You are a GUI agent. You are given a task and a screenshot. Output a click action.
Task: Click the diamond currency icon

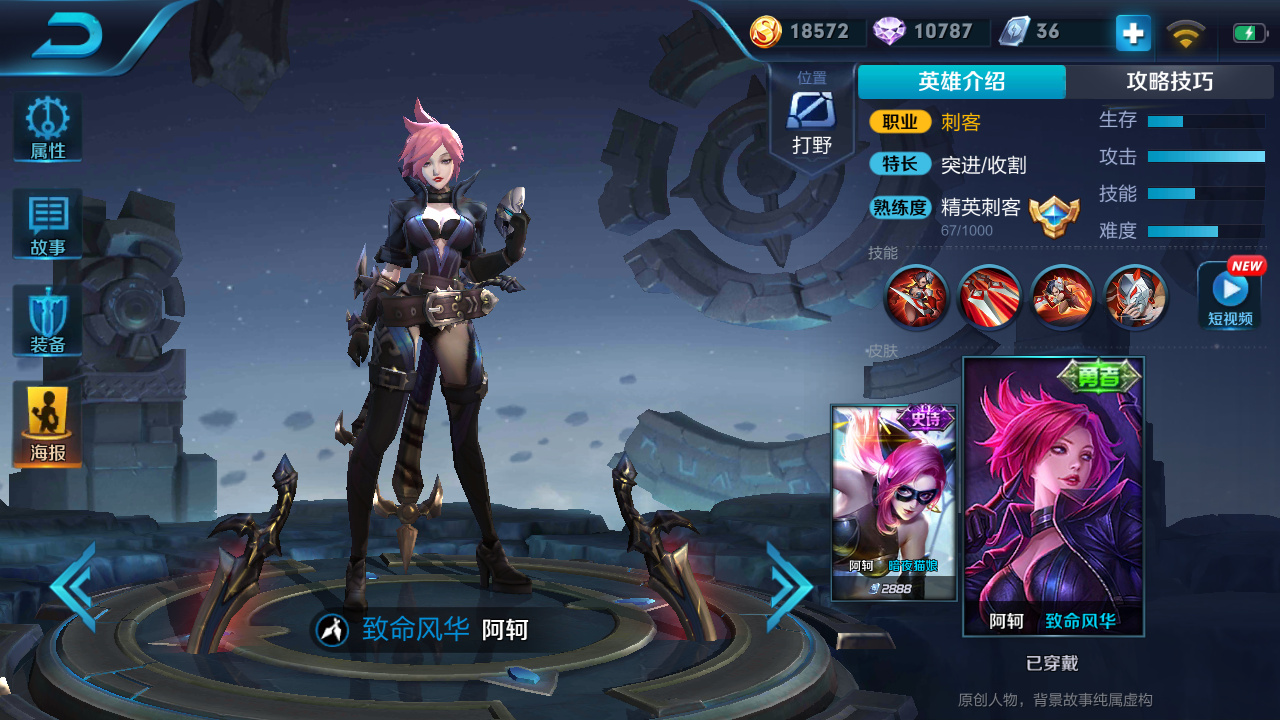(x=888, y=31)
